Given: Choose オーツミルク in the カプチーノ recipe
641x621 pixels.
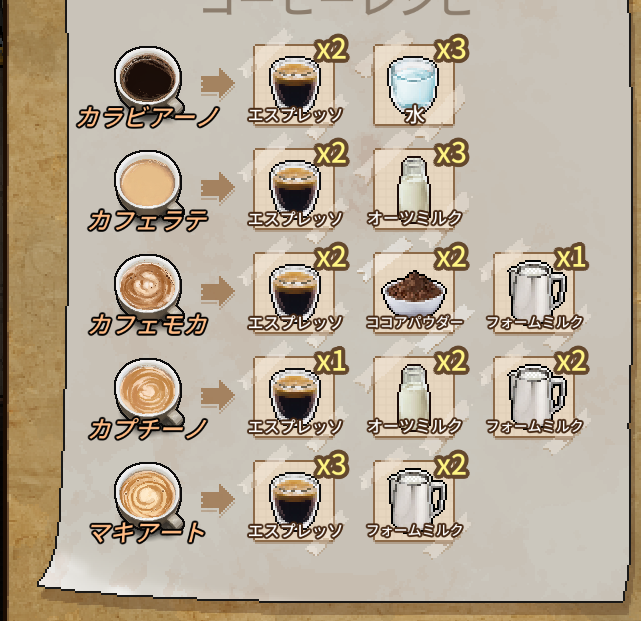Looking at the screenshot, I should (413, 395).
